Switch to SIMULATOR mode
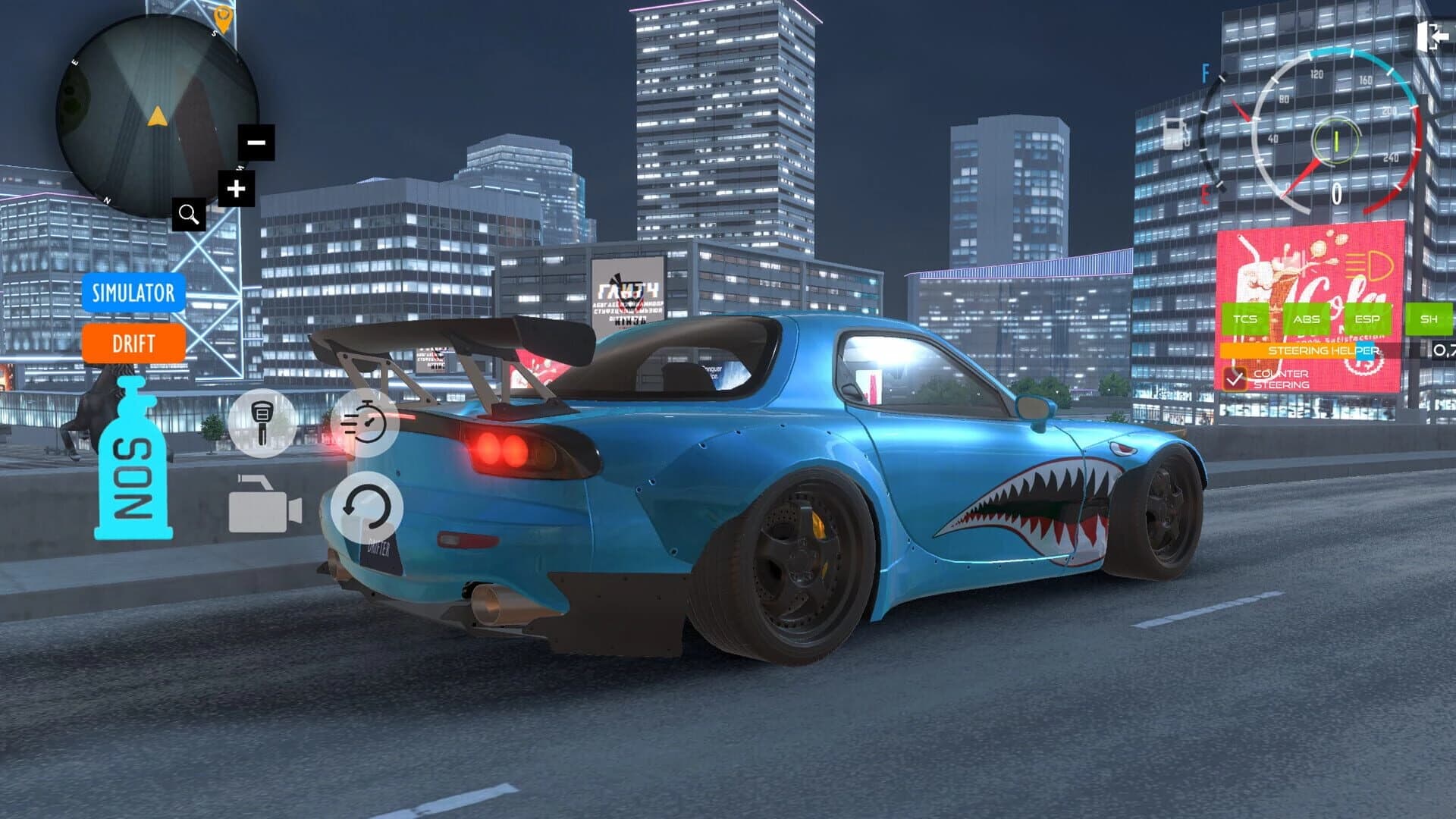This screenshot has height=819, width=1456. click(x=133, y=294)
